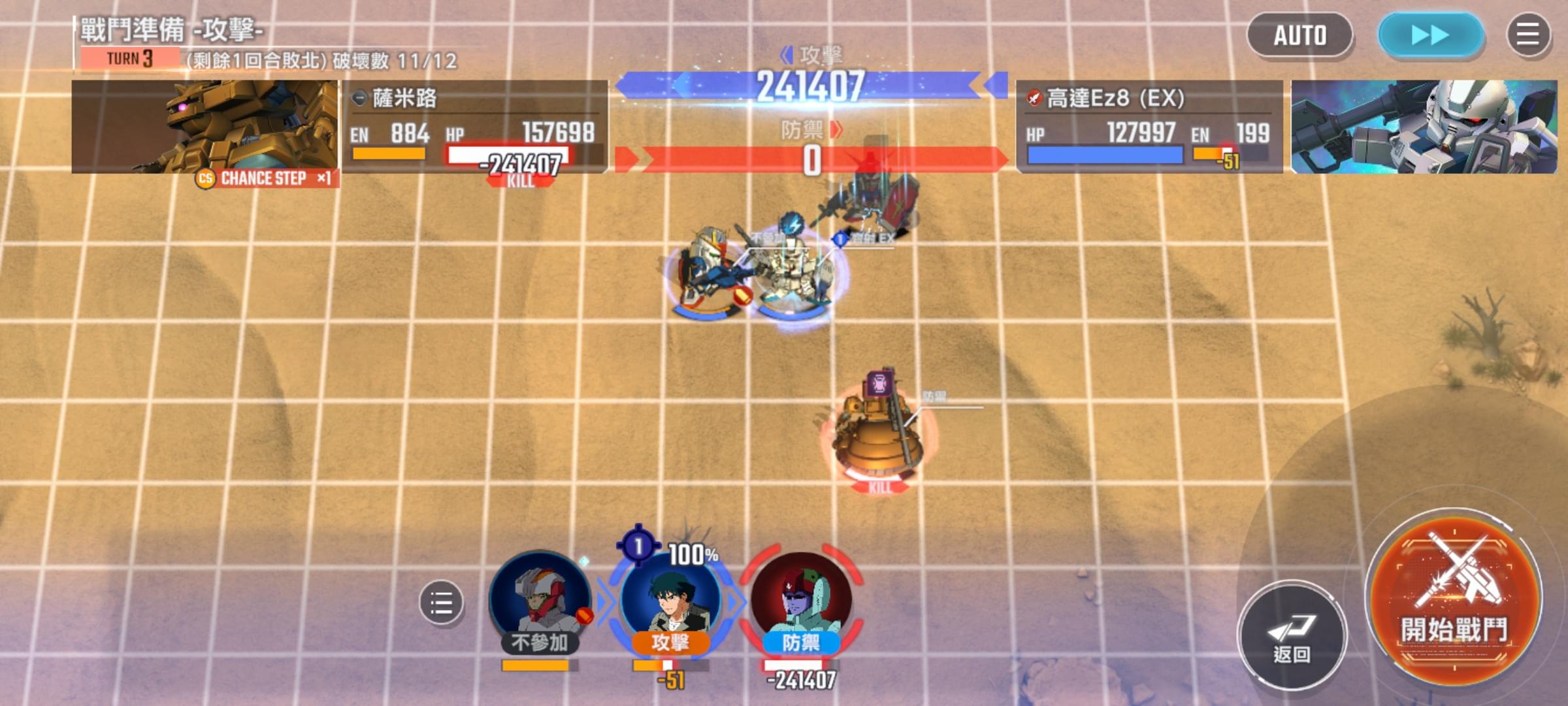View the 高達Ez8 (EX) unit portrait
The image size is (1568, 706).
1424,126
